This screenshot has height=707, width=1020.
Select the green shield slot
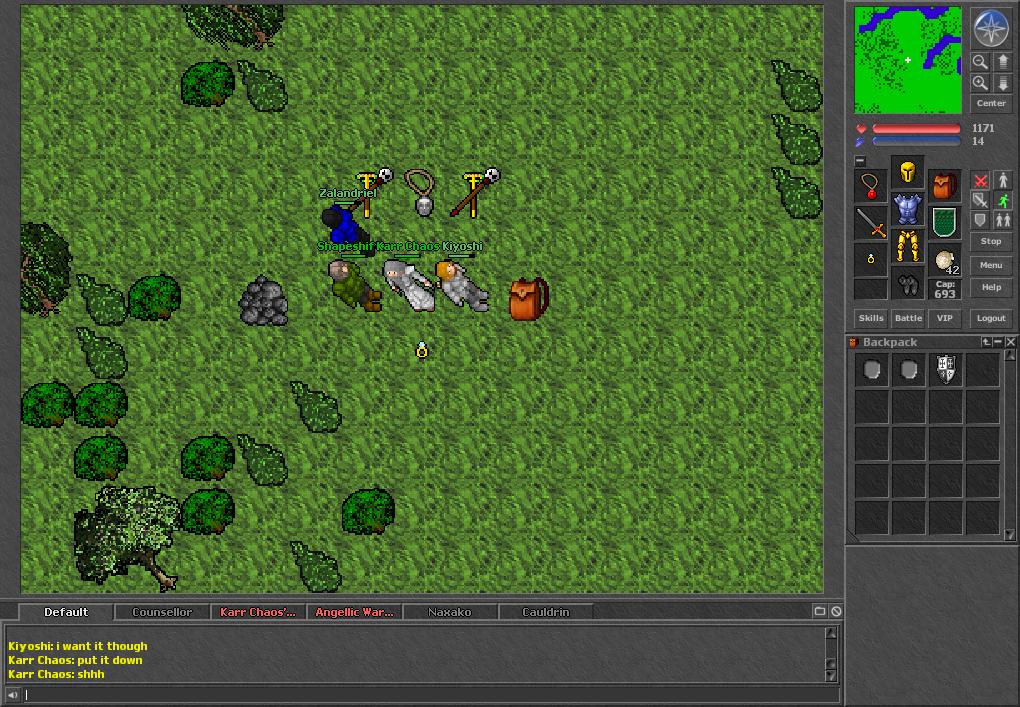click(x=945, y=223)
